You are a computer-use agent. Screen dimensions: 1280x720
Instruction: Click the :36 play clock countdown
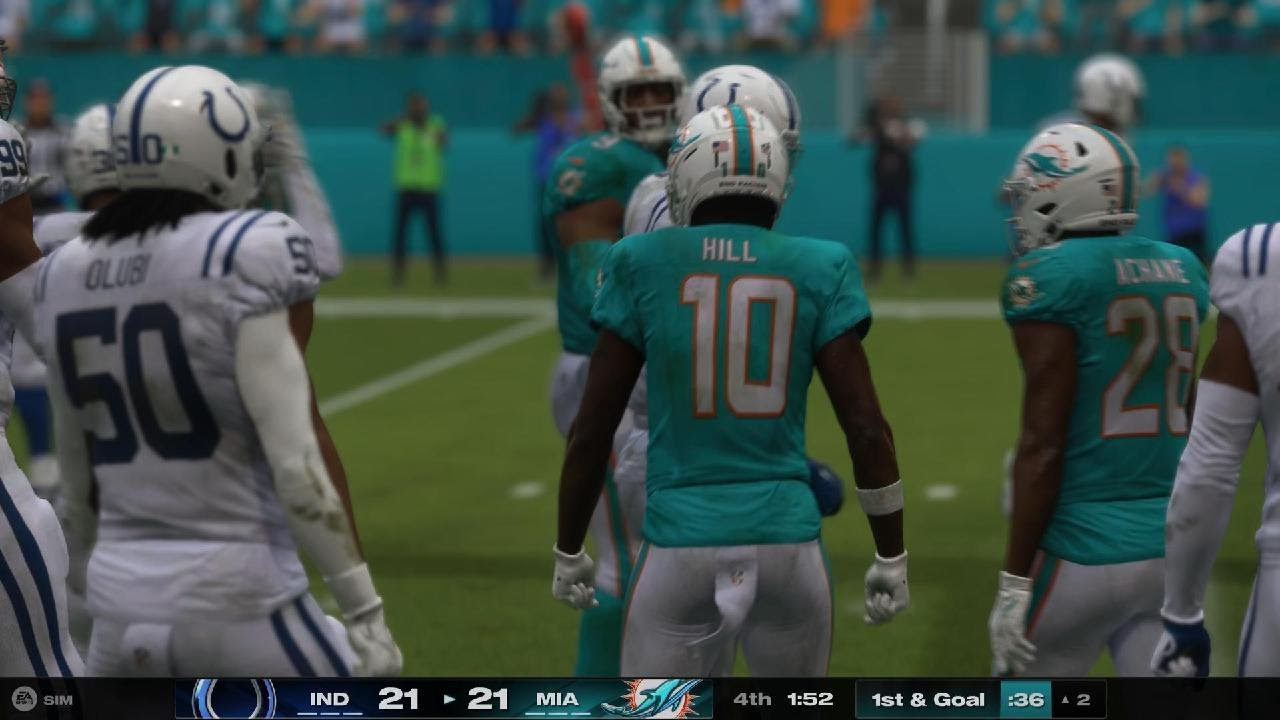[1026, 700]
